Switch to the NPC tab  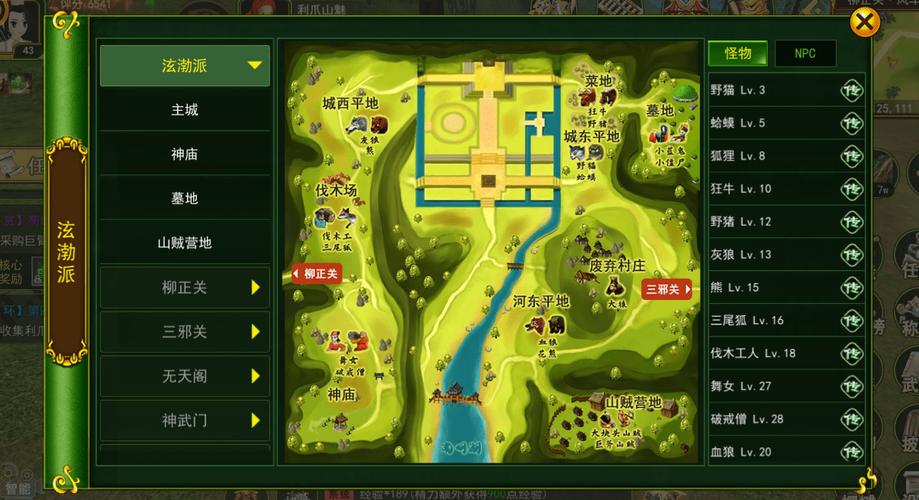[x=804, y=54]
